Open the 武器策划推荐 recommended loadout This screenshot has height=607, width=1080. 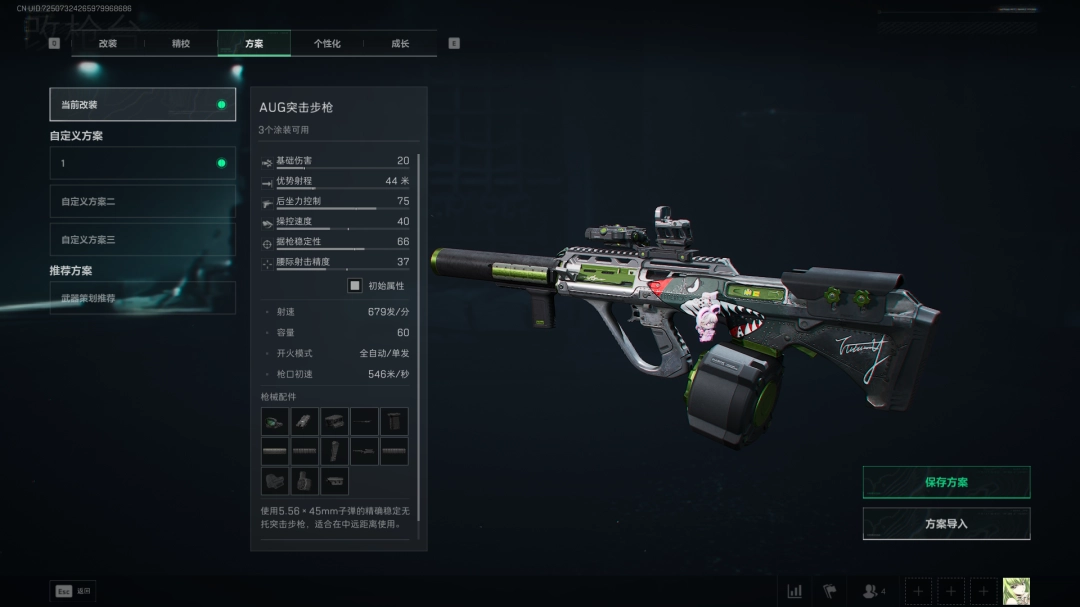tap(142, 298)
